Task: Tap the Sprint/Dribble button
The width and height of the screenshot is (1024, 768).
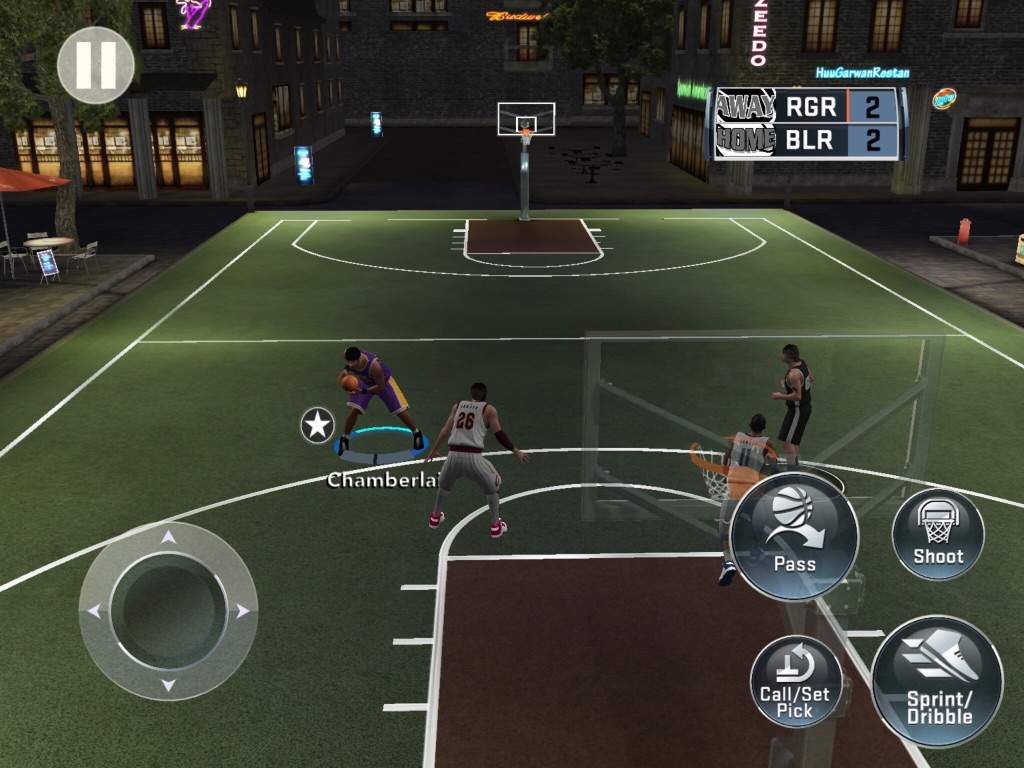Action: (x=937, y=682)
